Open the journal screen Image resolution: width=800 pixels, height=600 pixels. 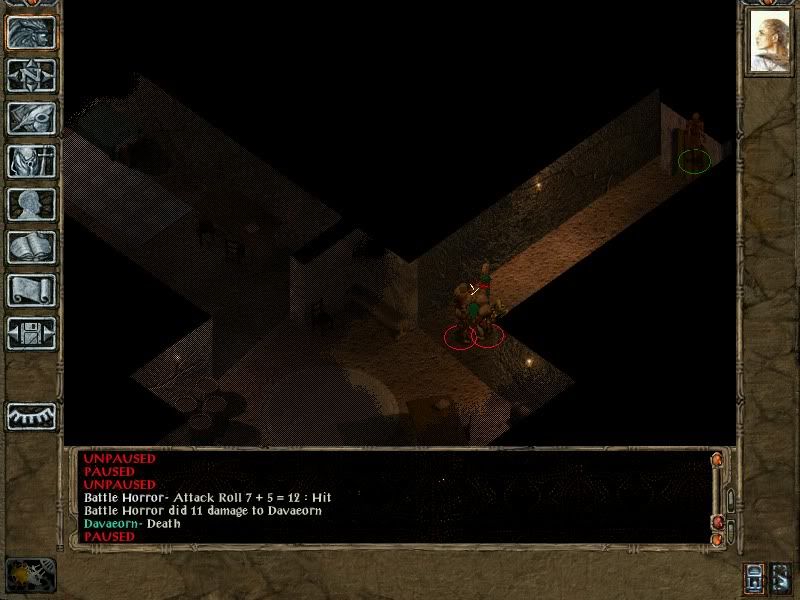[x=30, y=118]
